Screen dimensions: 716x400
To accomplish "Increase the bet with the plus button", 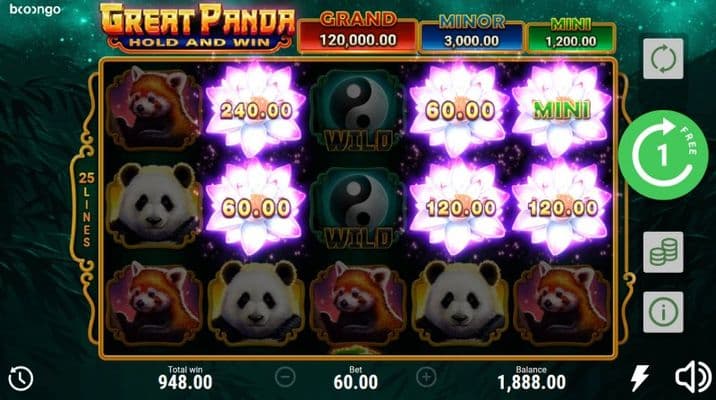I will coord(427,377).
